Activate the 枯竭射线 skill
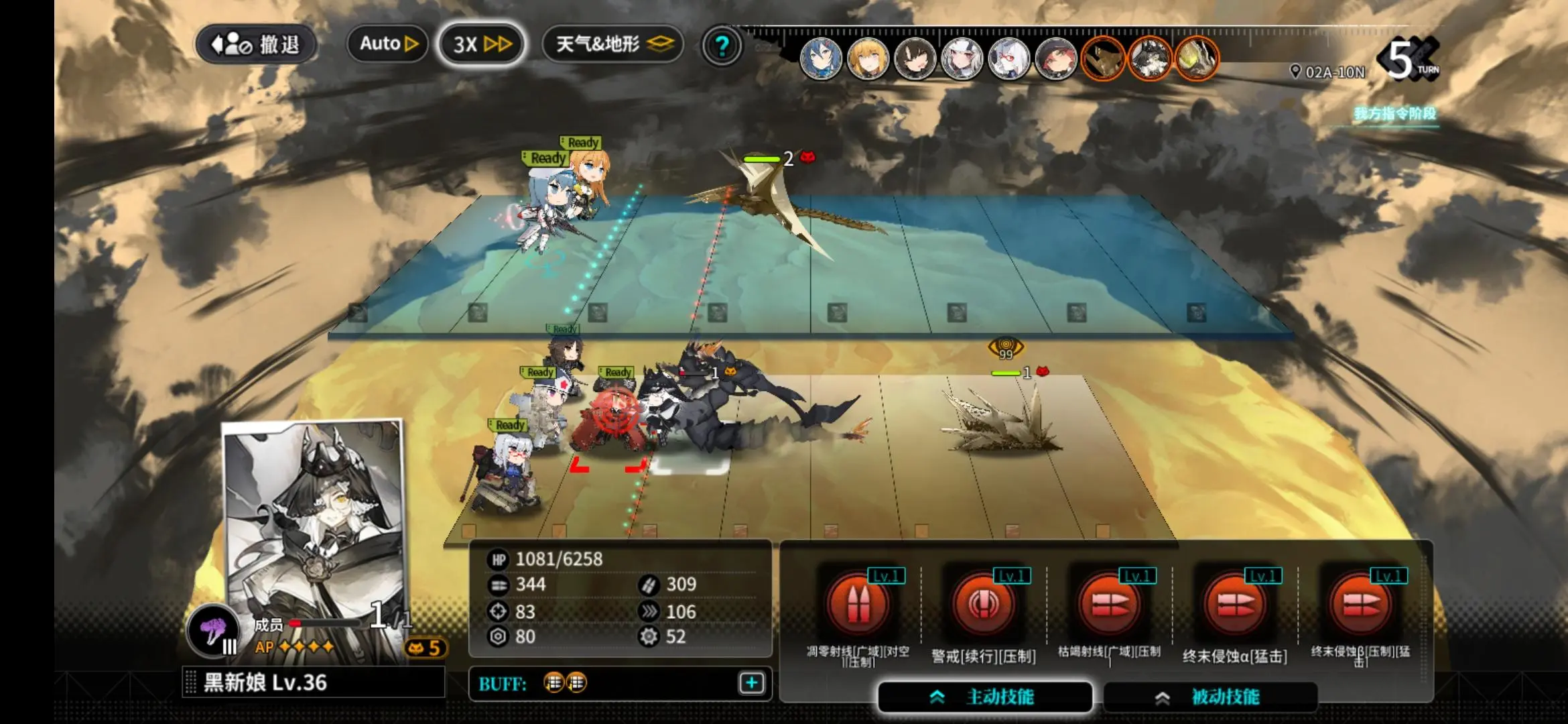Viewport: 1568px width, 724px height. point(1109,605)
